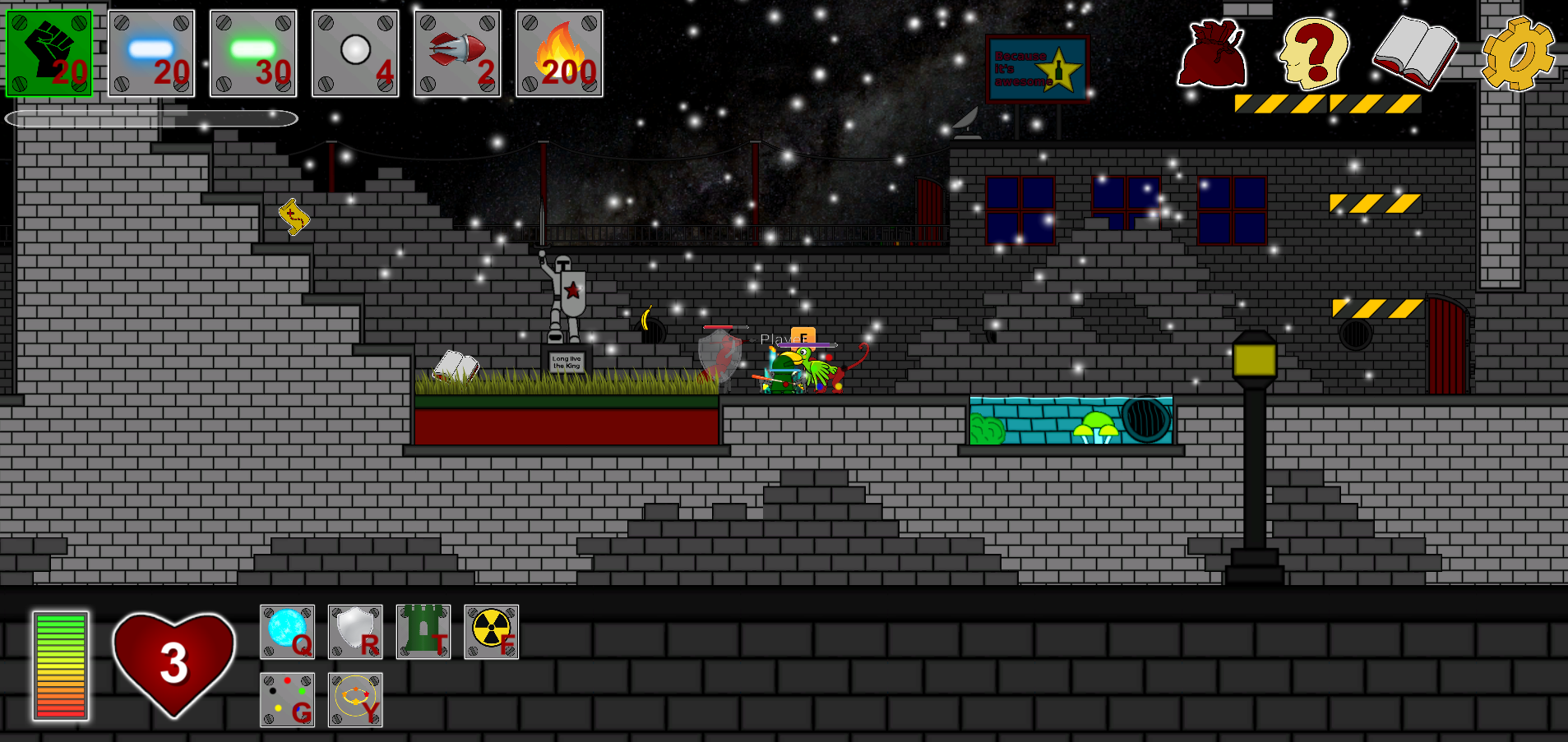1568x742 pixels.
Task: Pick the white orb weapon slot
Action: [x=355, y=53]
